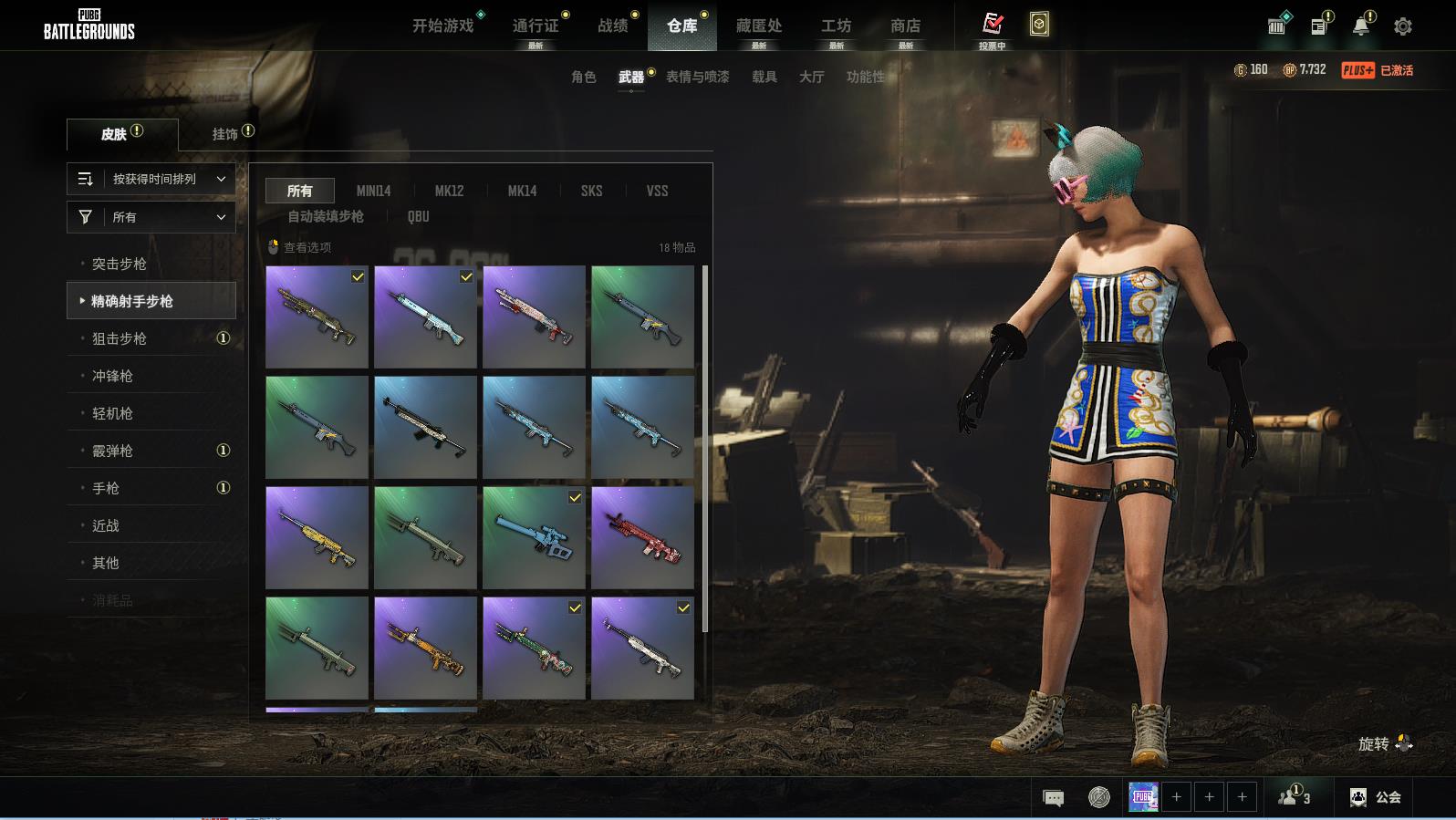Image resolution: width=1456 pixels, height=820 pixels.
Task: Expand the 按获得时间排列 sort dropdown
Action: [151, 179]
